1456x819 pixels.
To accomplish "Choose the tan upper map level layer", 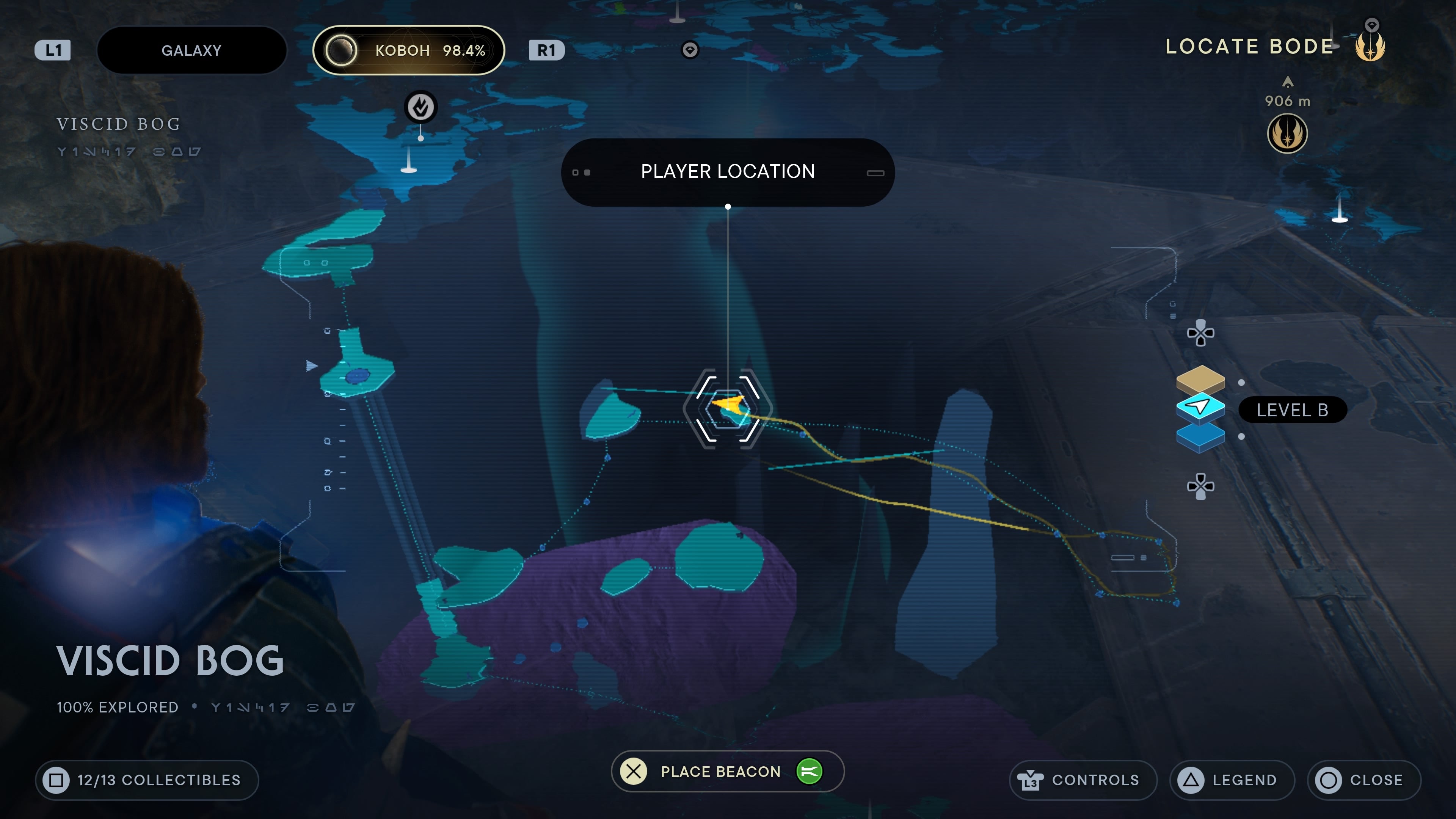I will point(1200,379).
